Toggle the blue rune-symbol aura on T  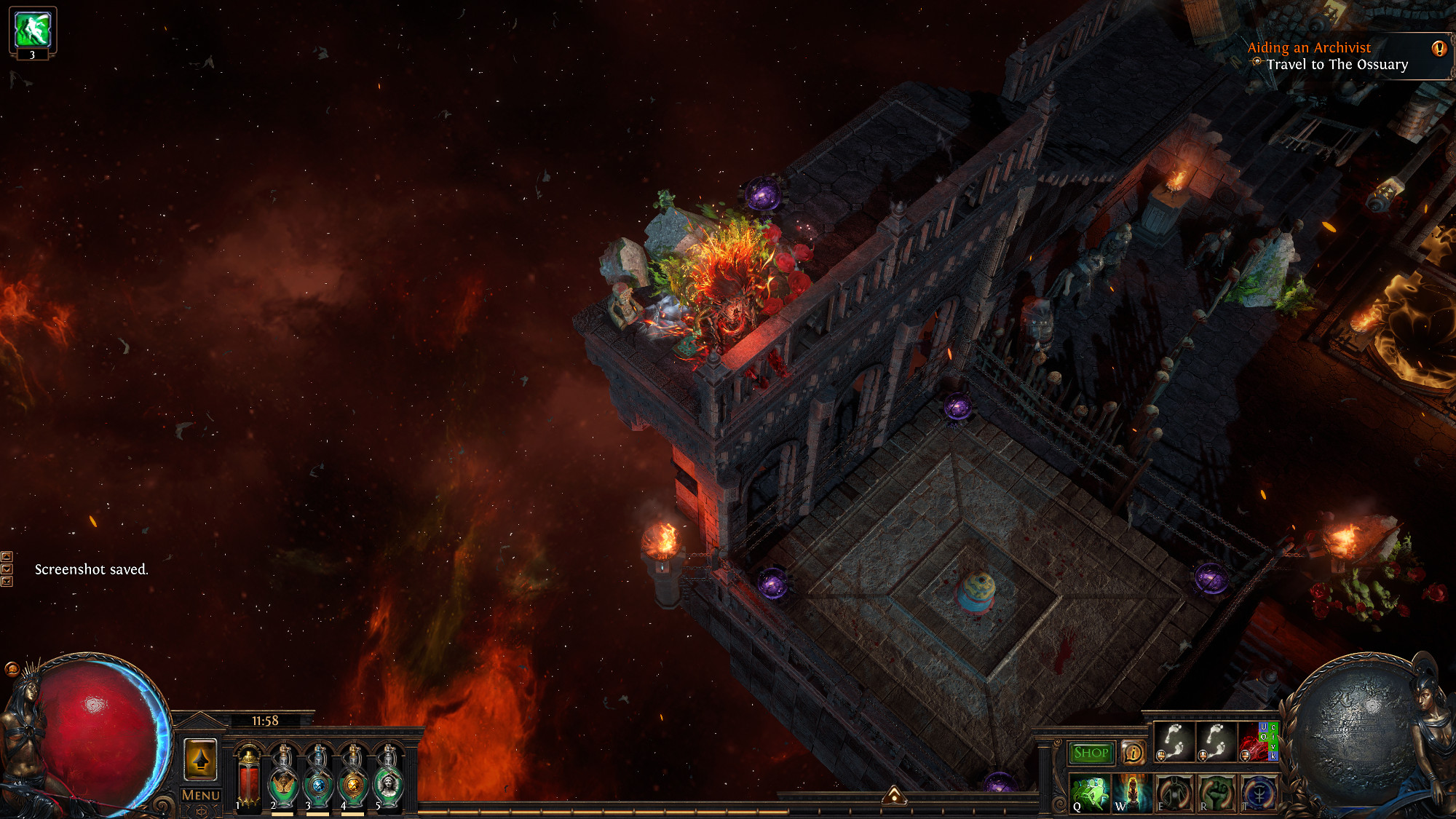click(1259, 794)
